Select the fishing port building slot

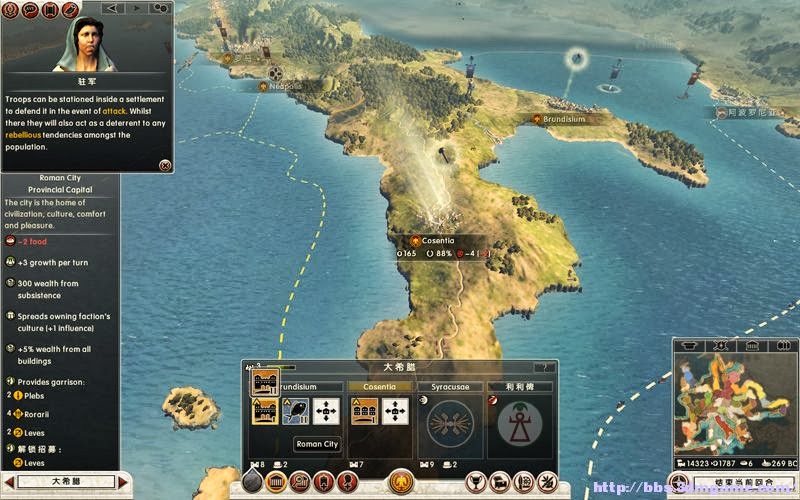(x=296, y=411)
